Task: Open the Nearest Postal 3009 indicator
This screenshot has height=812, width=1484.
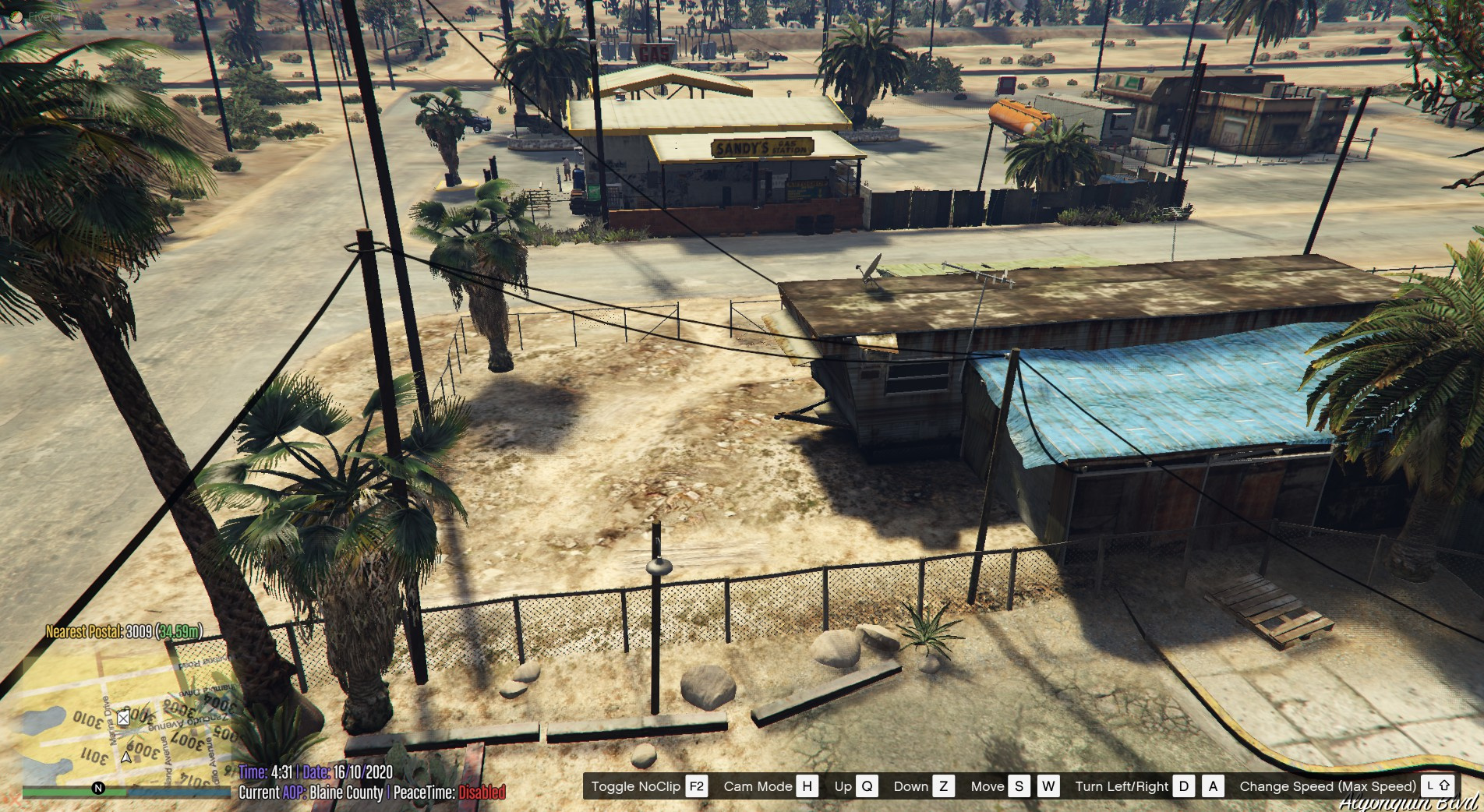Action: click(125, 631)
